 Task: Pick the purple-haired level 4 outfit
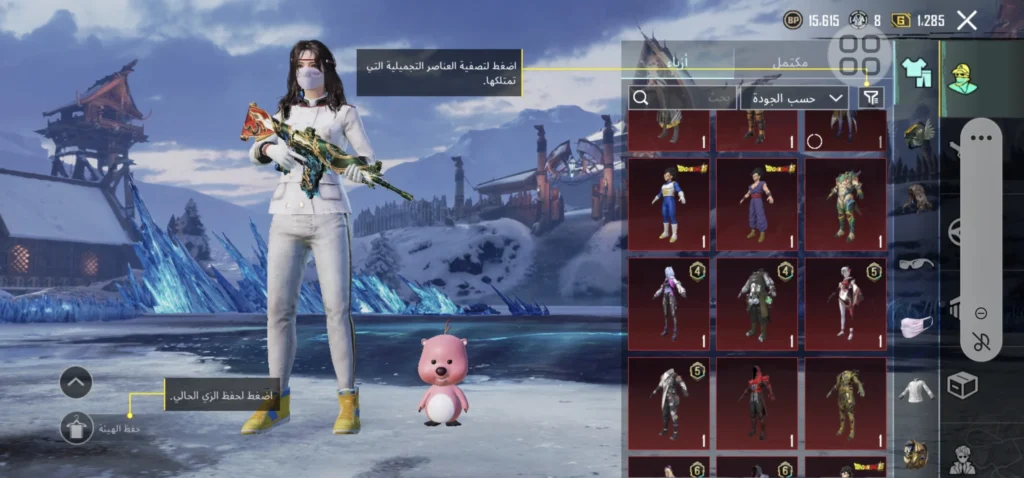(x=668, y=303)
